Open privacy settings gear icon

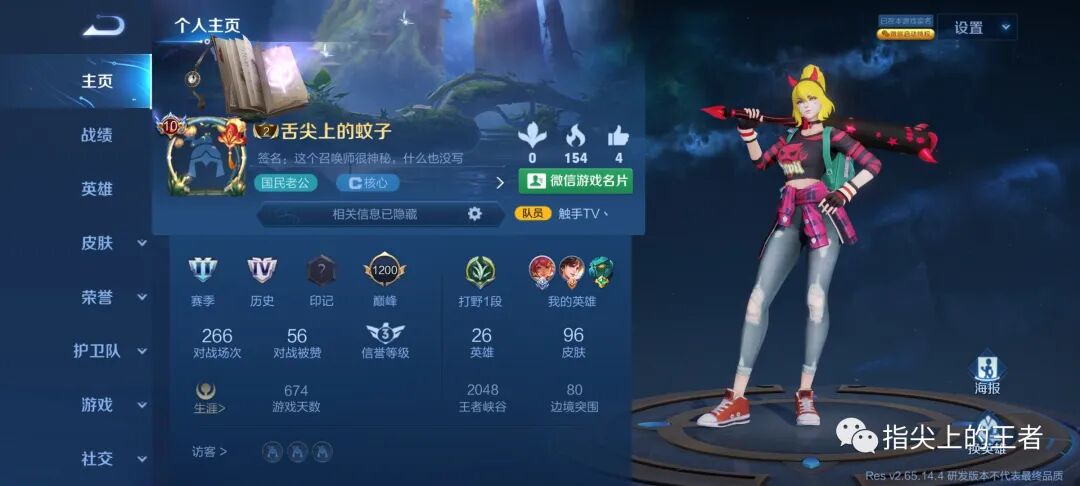click(475, 213)
